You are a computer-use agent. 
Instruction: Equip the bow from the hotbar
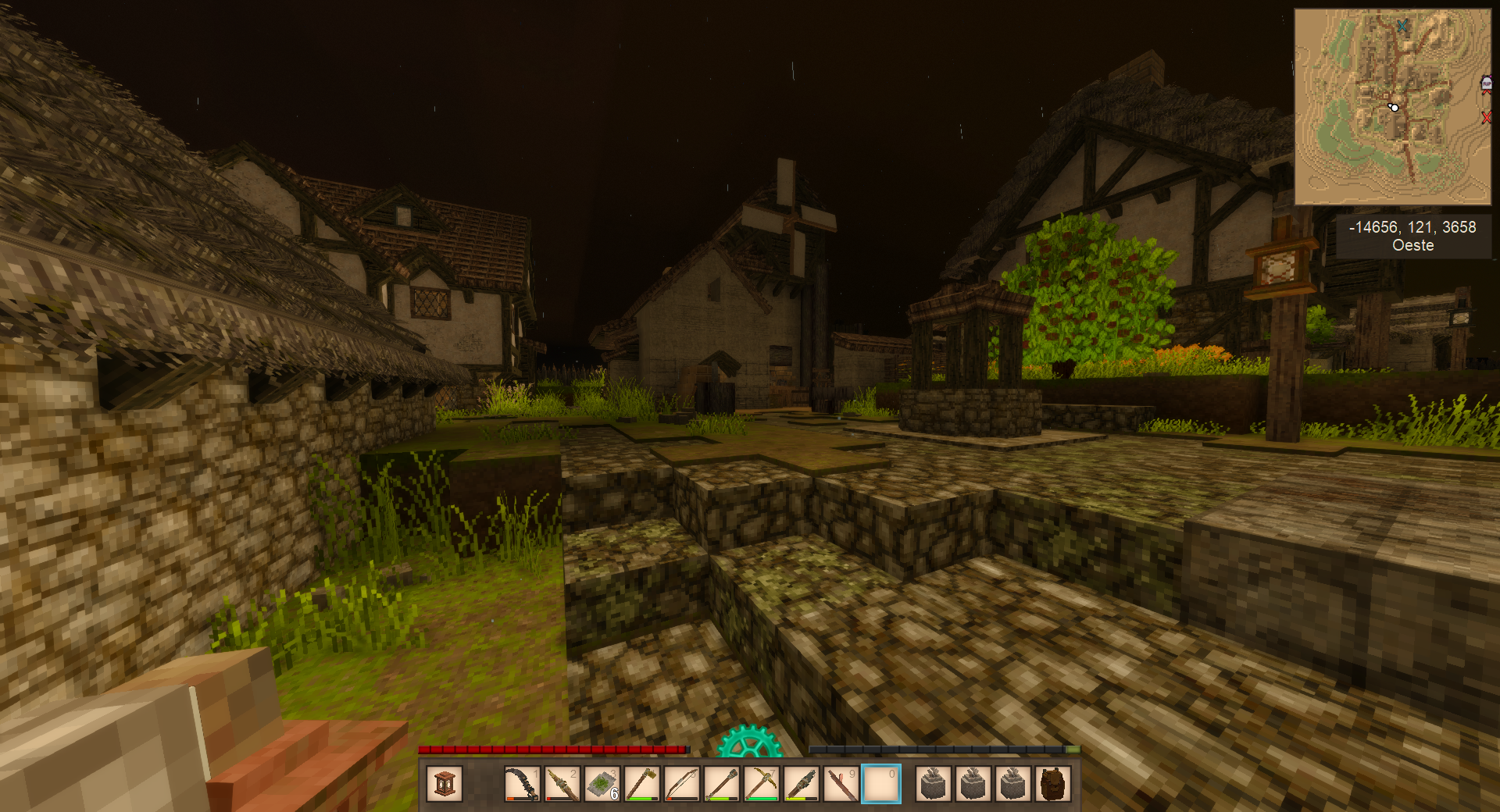tap(681, 784)
